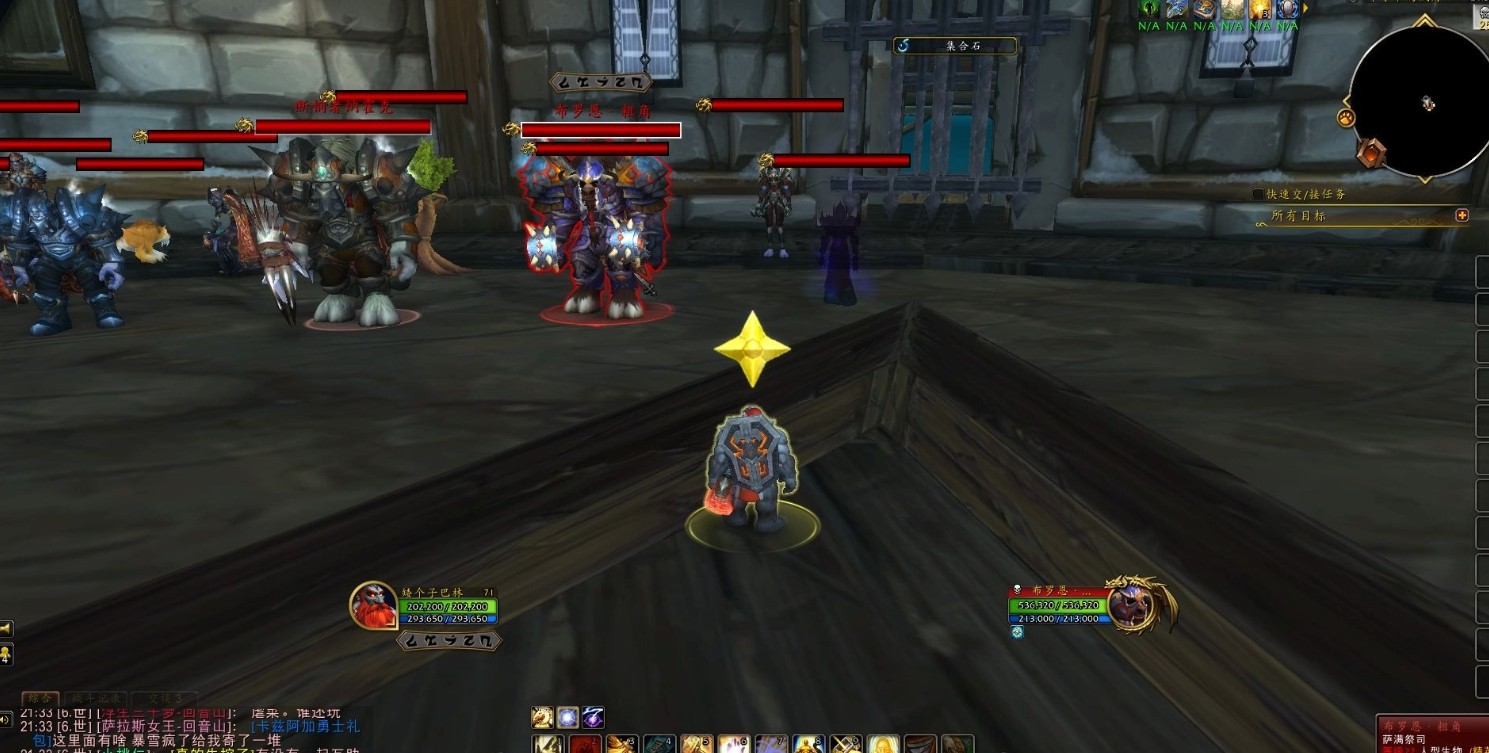
Task: Activate the glowing white orb ability
Action: coord(568,717)
